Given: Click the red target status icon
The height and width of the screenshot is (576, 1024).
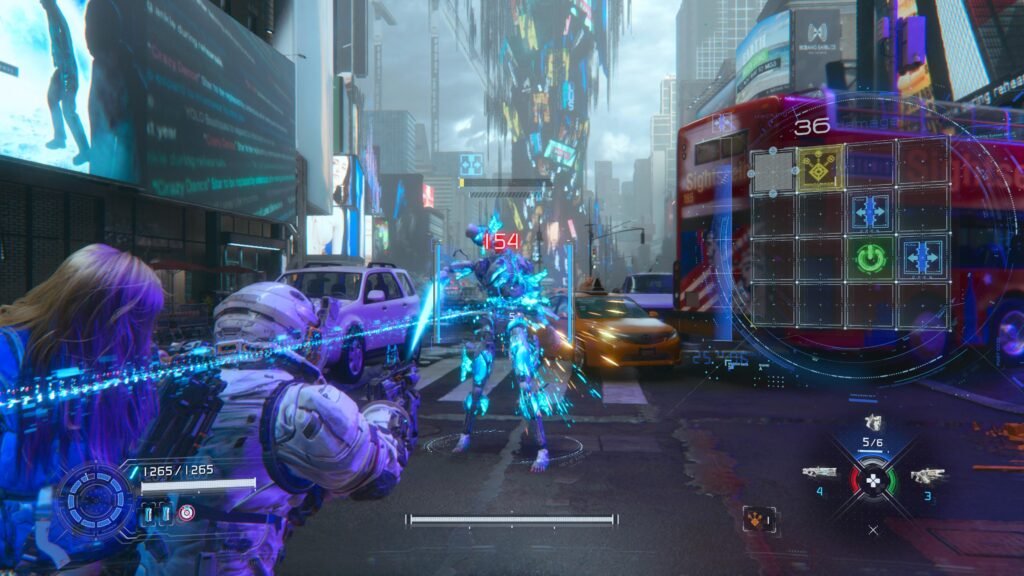Looking at the screenshot, I should click(x=187, y=512).
